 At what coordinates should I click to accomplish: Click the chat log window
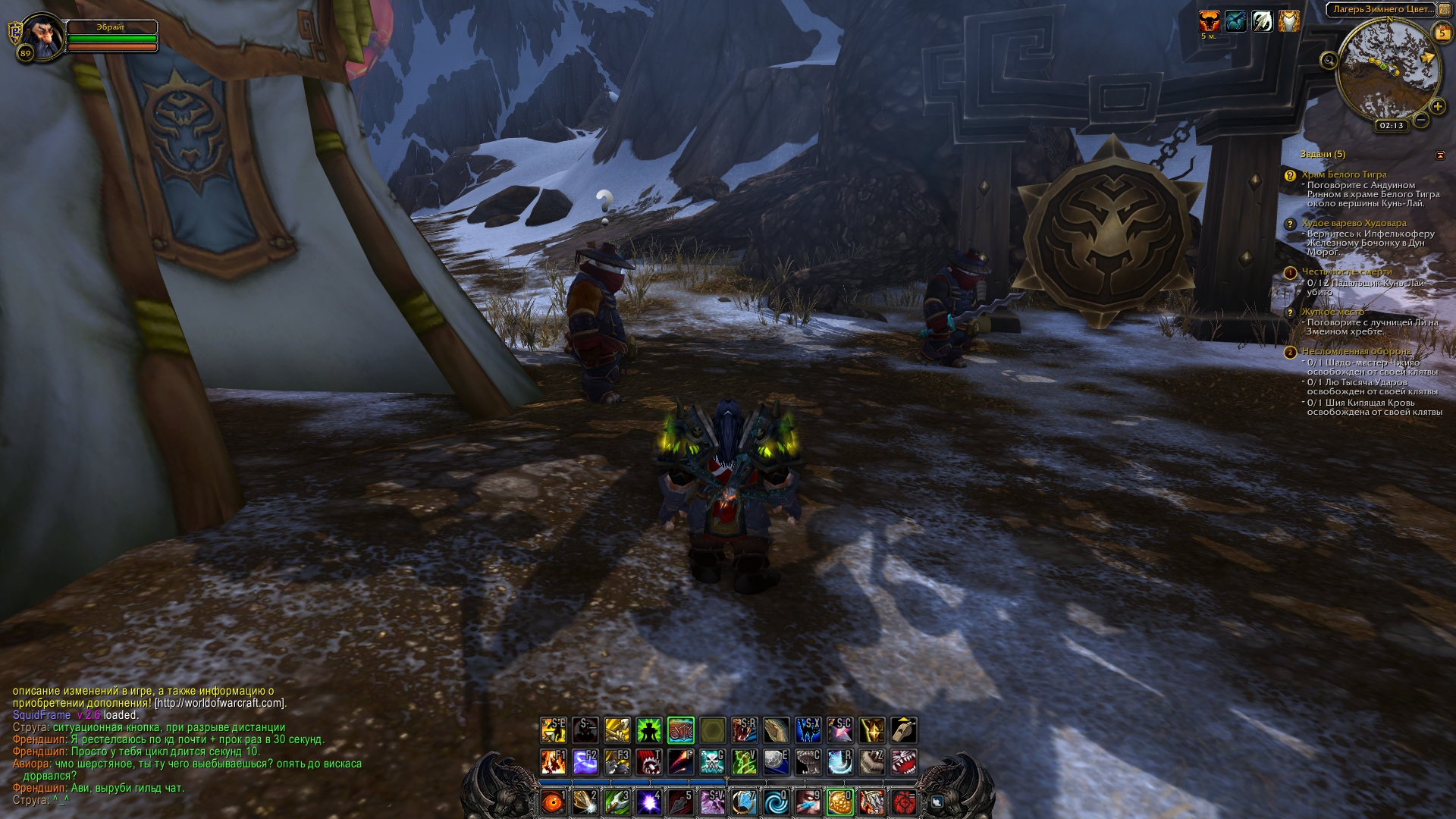(187, 745)
